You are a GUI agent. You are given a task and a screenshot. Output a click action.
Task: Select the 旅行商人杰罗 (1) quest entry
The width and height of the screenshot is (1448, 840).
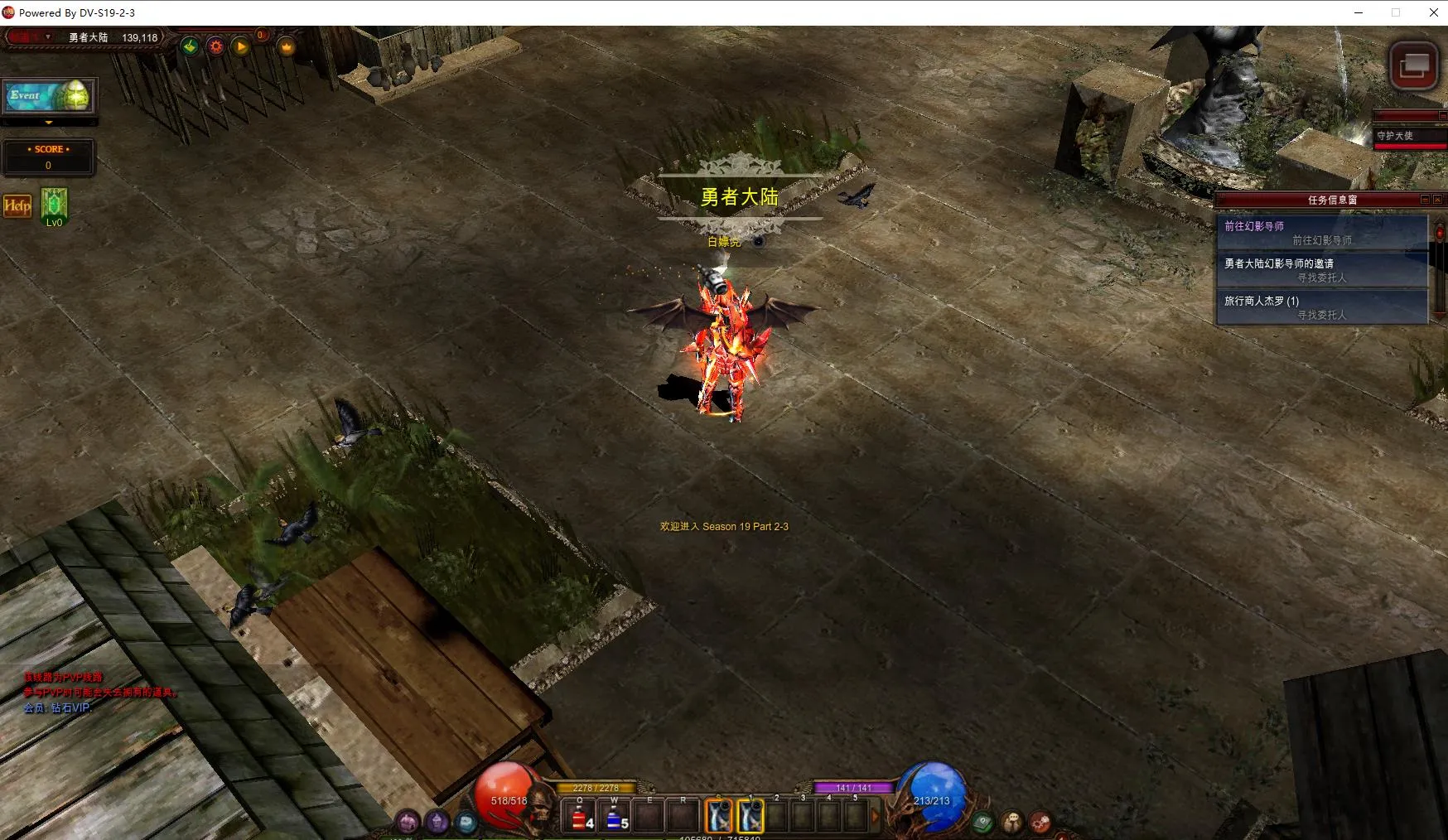(x=1321, y=307)
